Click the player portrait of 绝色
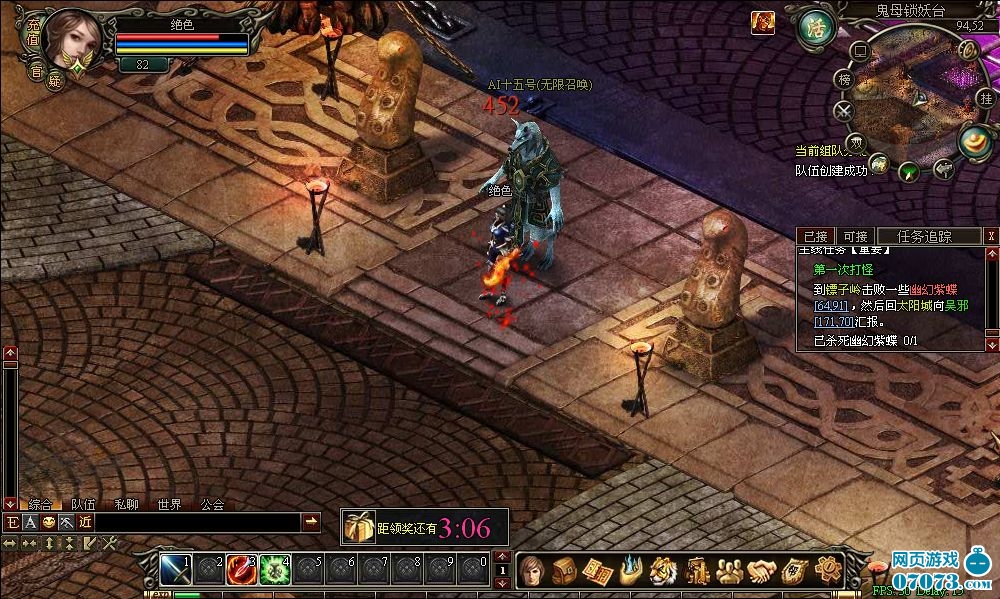 pos(73,38)
